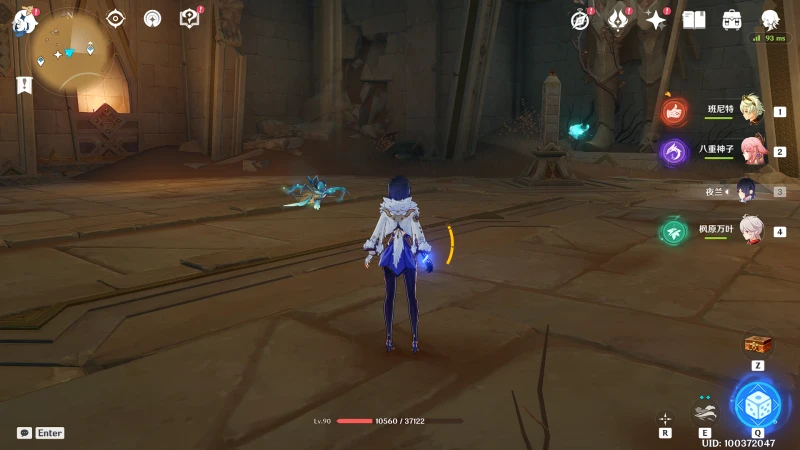Switch to party member 枫原万叶
This screenshot has width=800, height=450.
coord(750,230)
